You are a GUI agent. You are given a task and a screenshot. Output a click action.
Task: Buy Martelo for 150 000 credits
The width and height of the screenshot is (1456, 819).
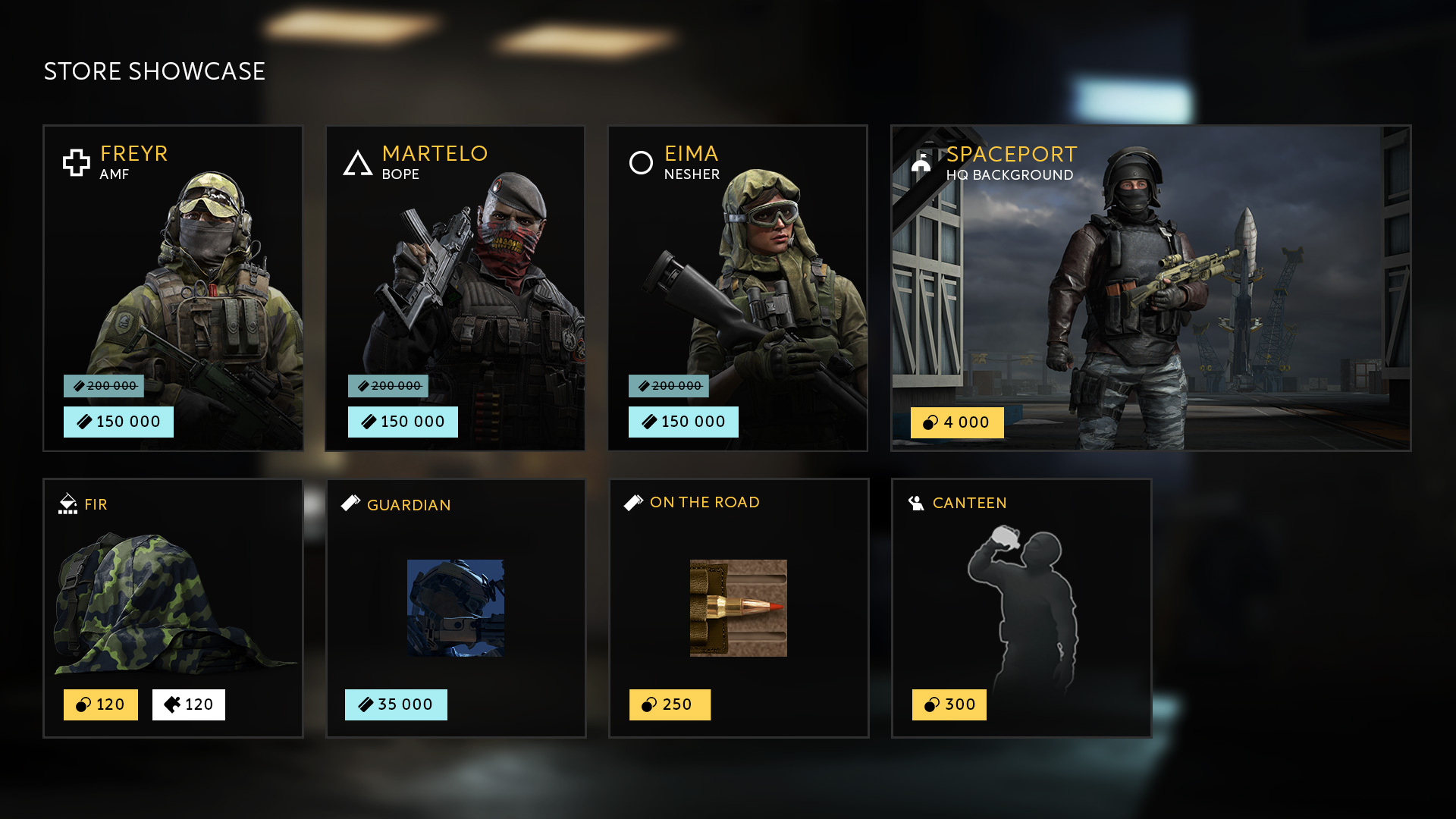403,422
